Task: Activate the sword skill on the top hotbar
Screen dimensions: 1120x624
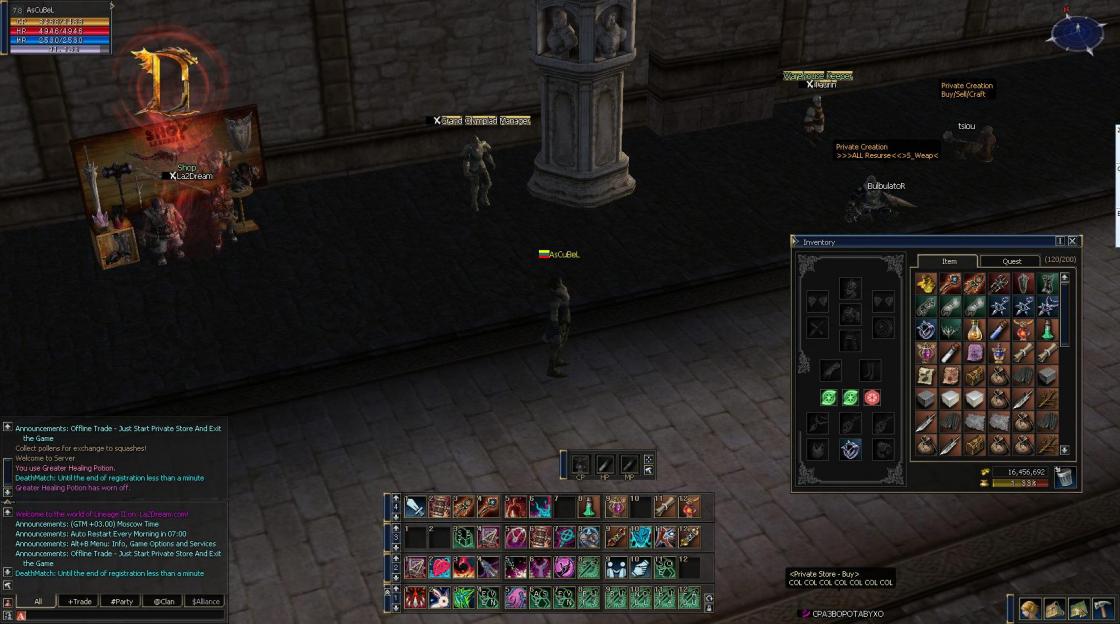Action: coord(415,507)
